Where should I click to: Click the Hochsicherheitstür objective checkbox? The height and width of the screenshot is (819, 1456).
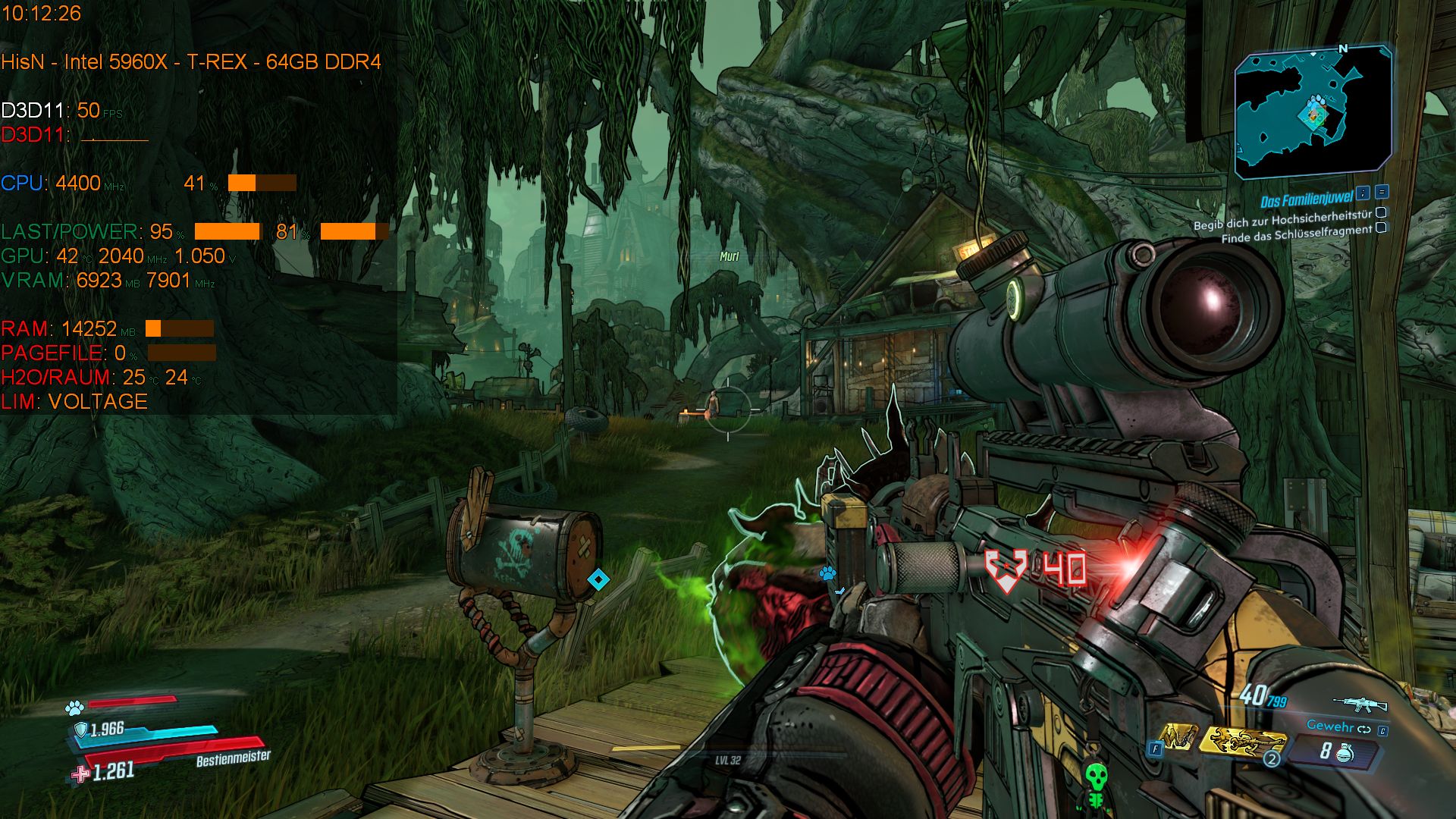(1381, 213)
